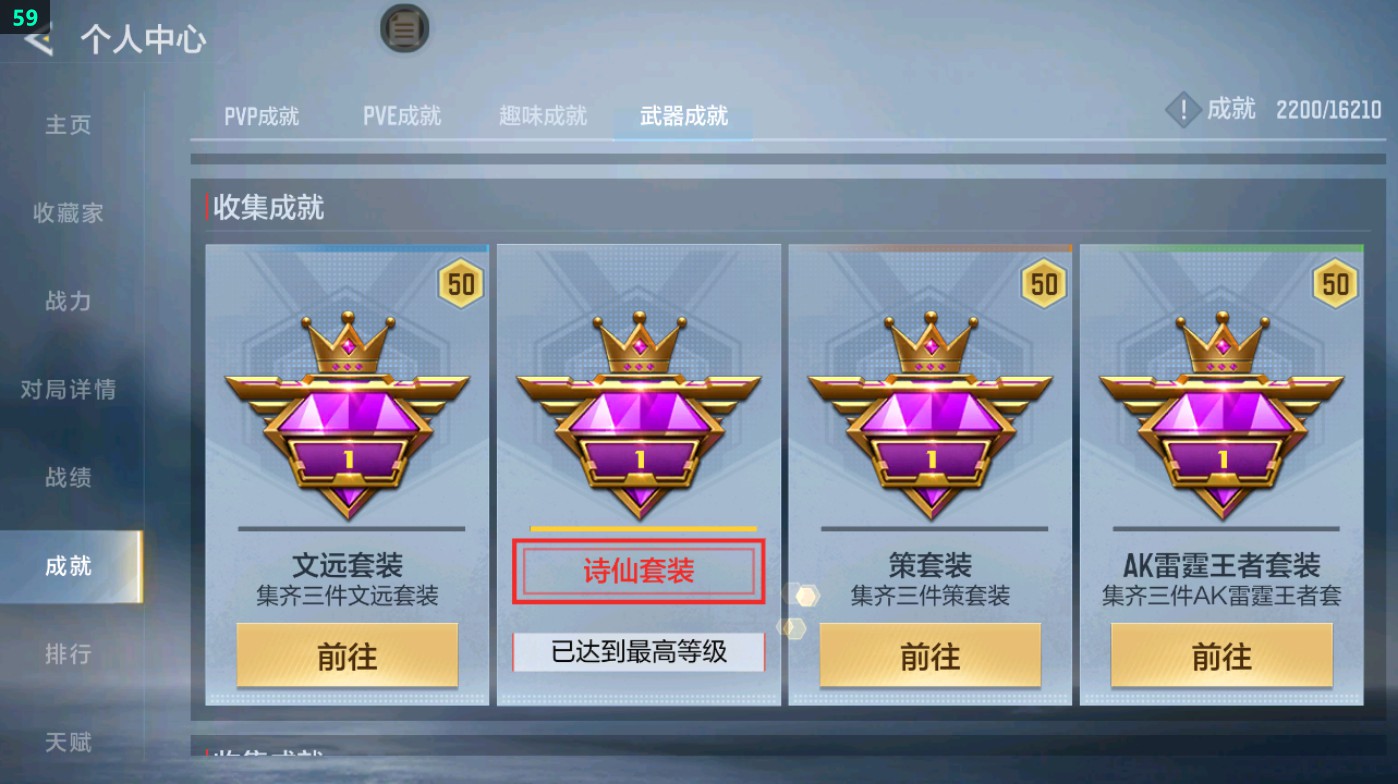Select 战绩 in the sidebar

70,478
